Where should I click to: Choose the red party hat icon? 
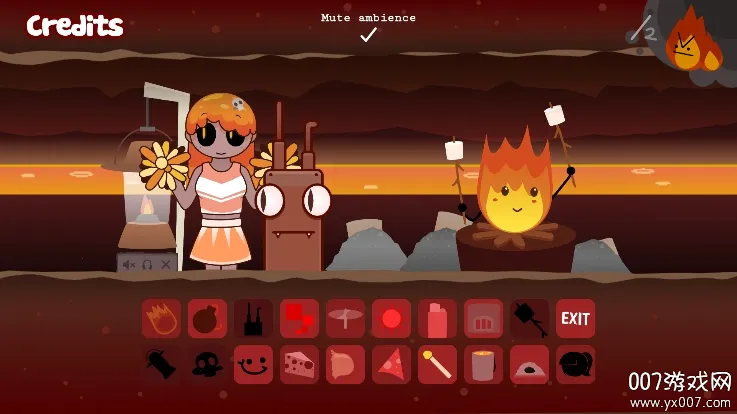pos(391,365)
